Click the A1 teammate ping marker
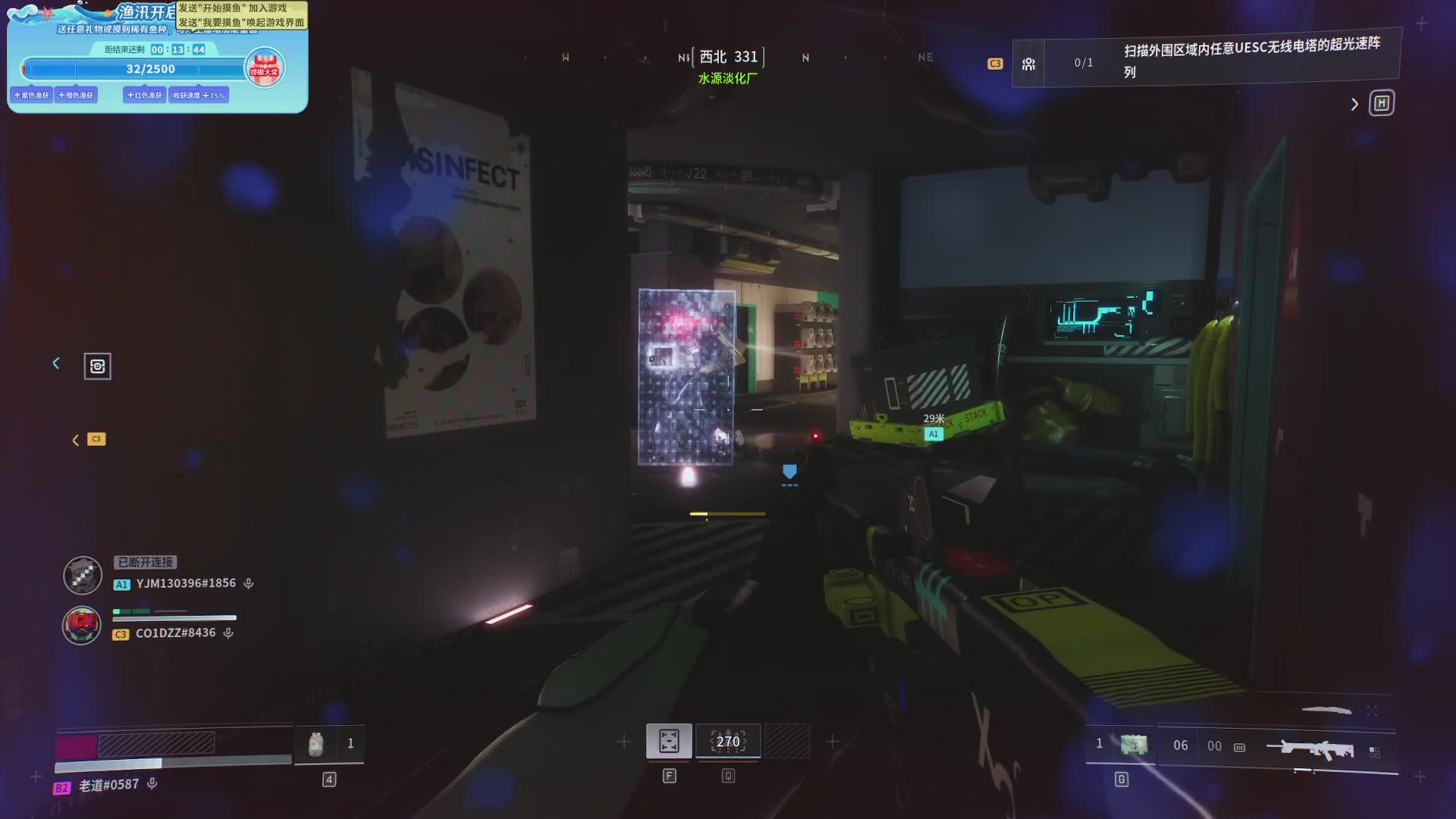The height and width of the screenshot is (819, 1456). tap(934, 434)
